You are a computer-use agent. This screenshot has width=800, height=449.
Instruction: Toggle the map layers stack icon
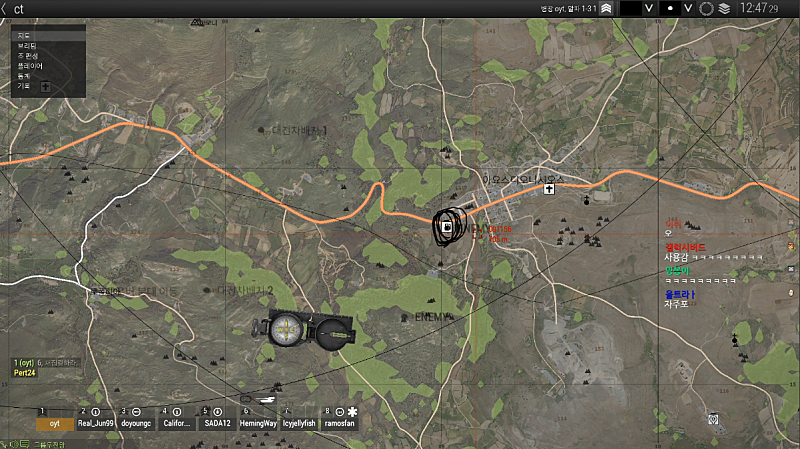click(724, 8)
